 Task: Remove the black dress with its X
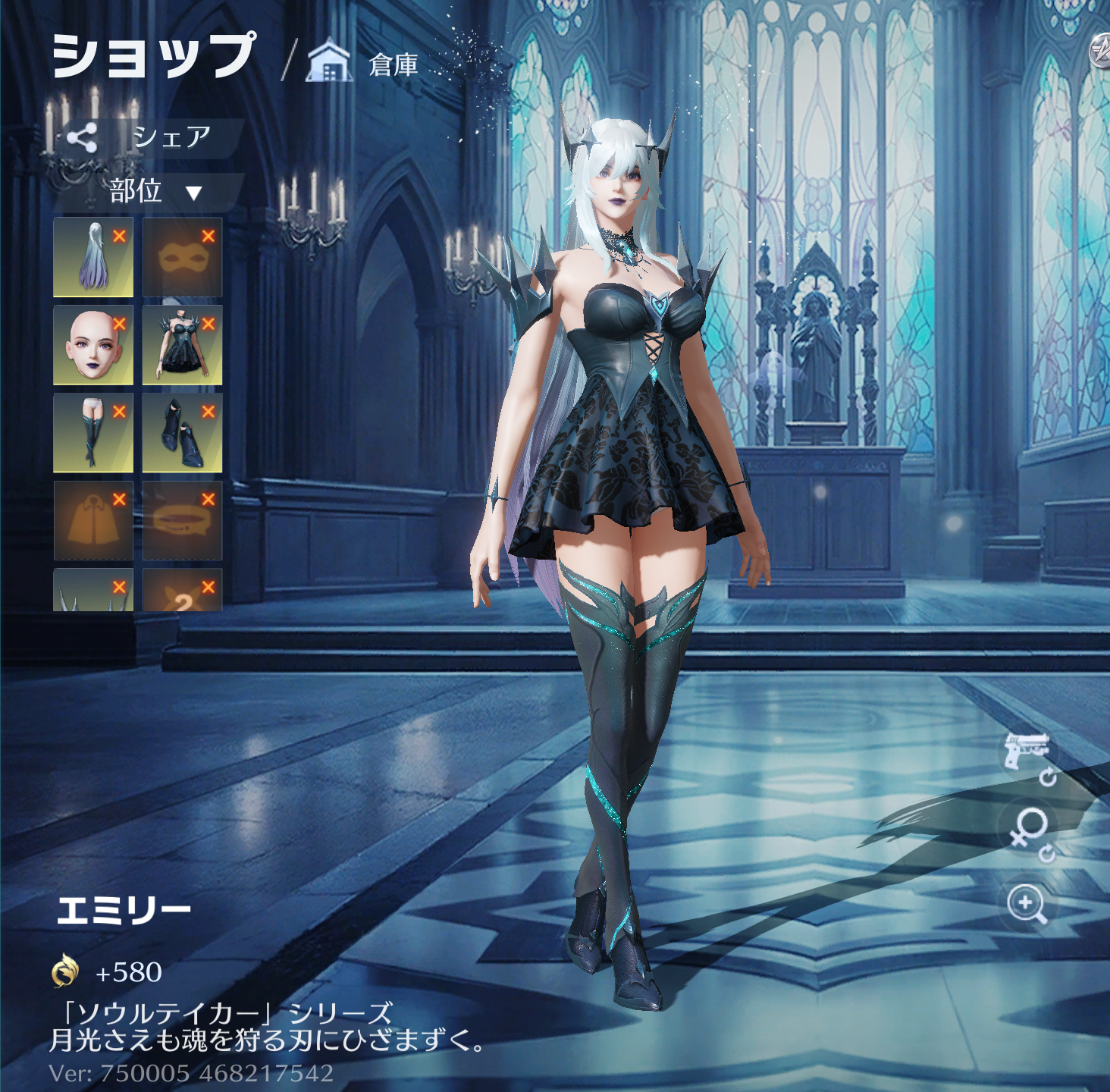point(209,324)
